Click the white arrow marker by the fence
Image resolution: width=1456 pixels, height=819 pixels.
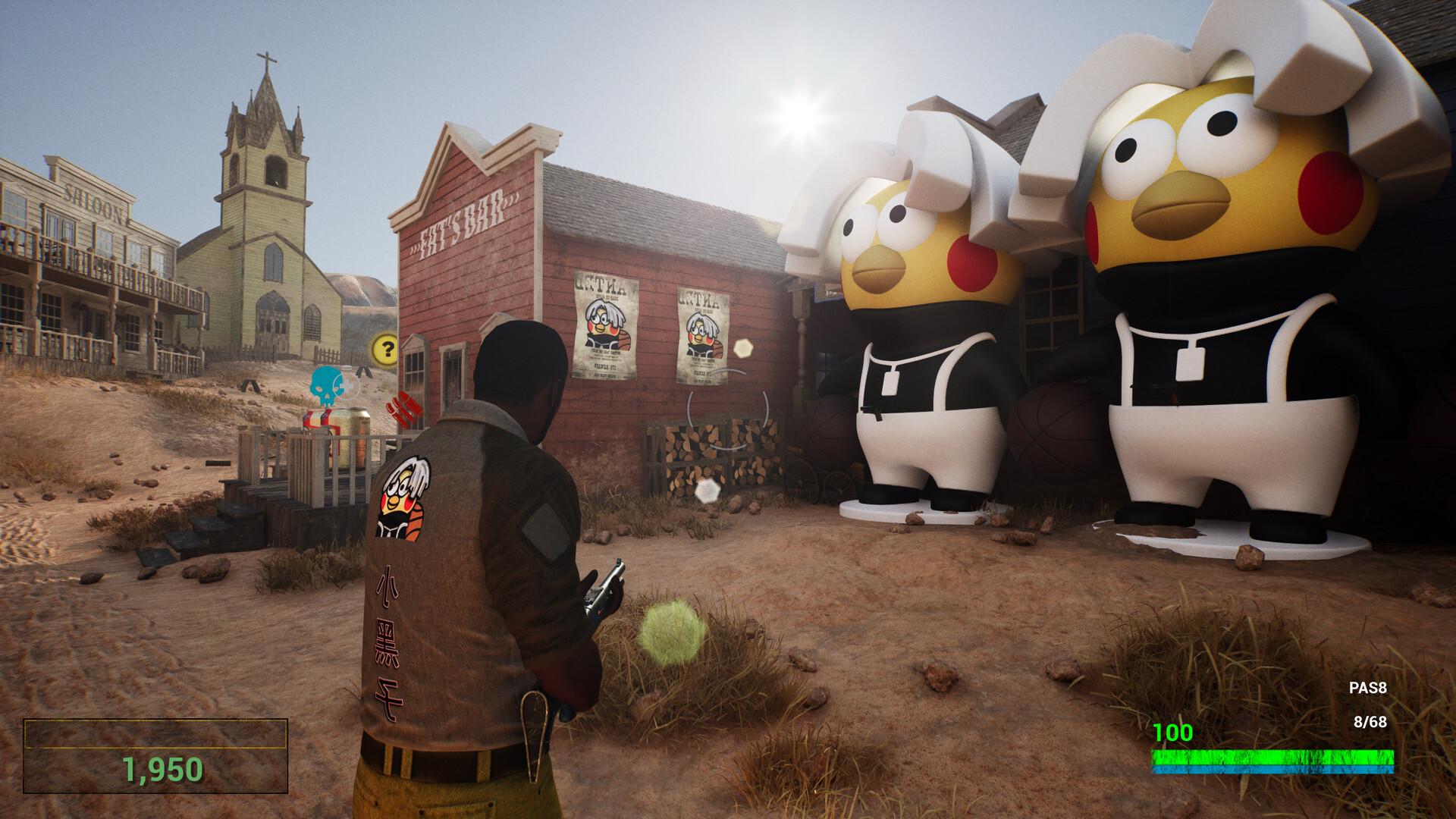362,372
